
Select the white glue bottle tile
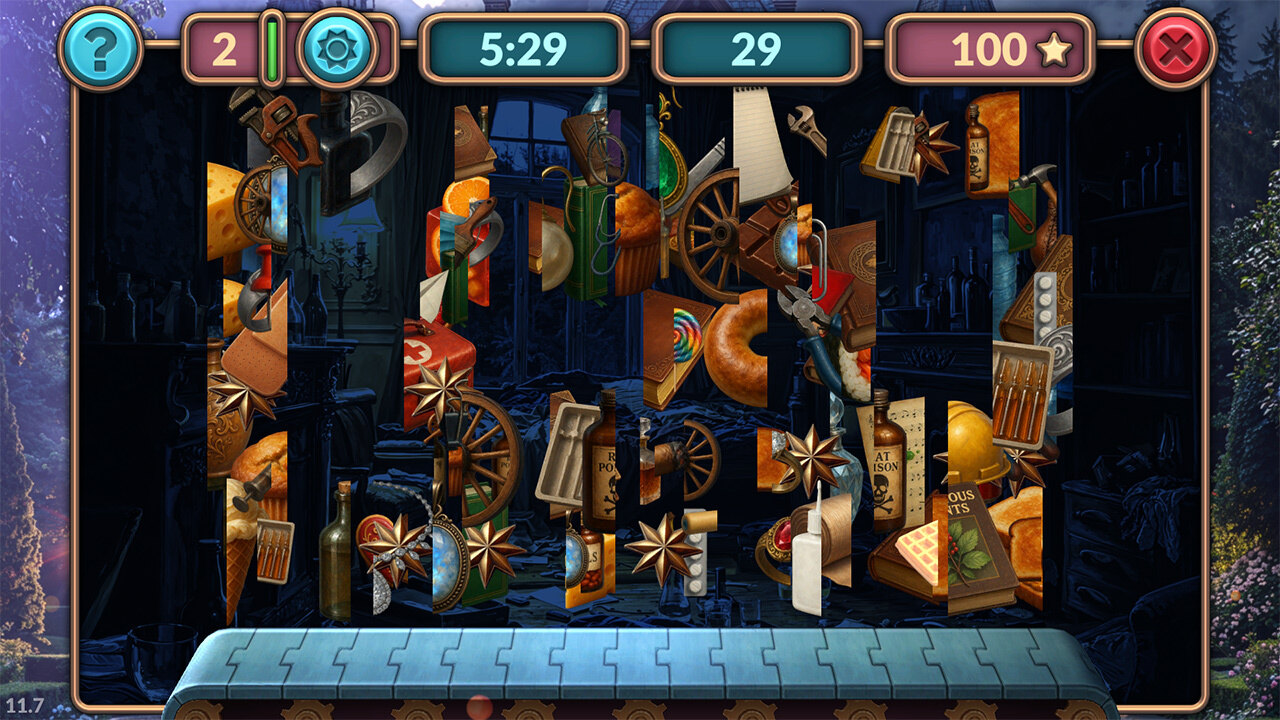click(807, 560)
